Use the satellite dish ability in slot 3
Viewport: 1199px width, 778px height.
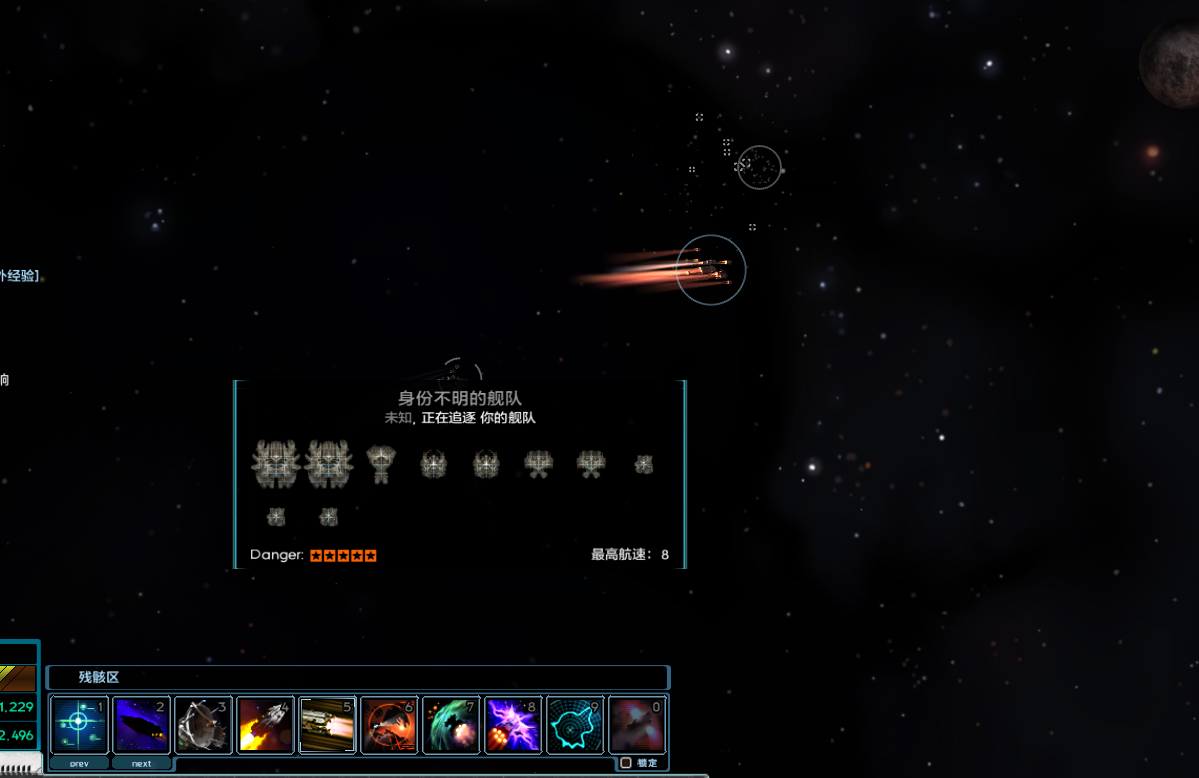203,724
